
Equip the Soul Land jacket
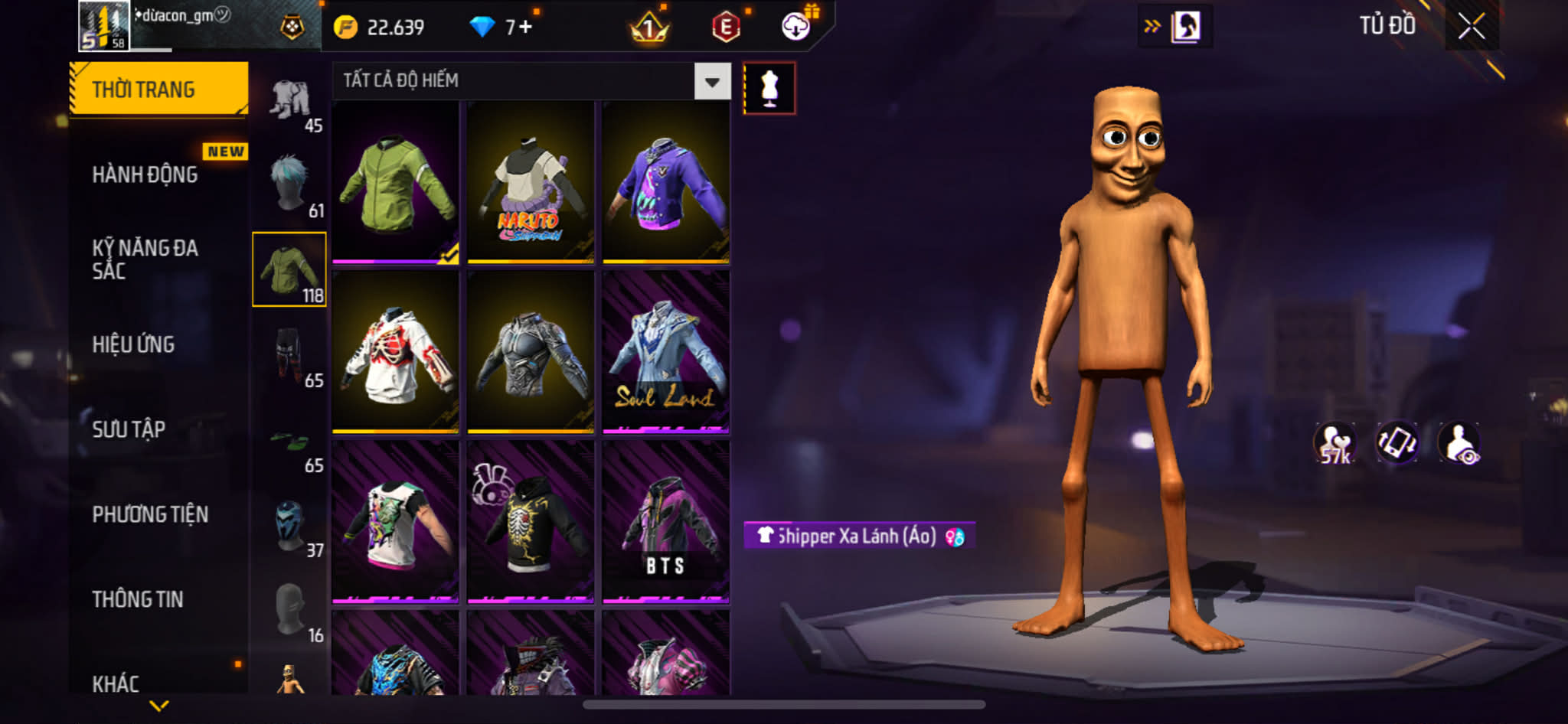coord(665,352)
